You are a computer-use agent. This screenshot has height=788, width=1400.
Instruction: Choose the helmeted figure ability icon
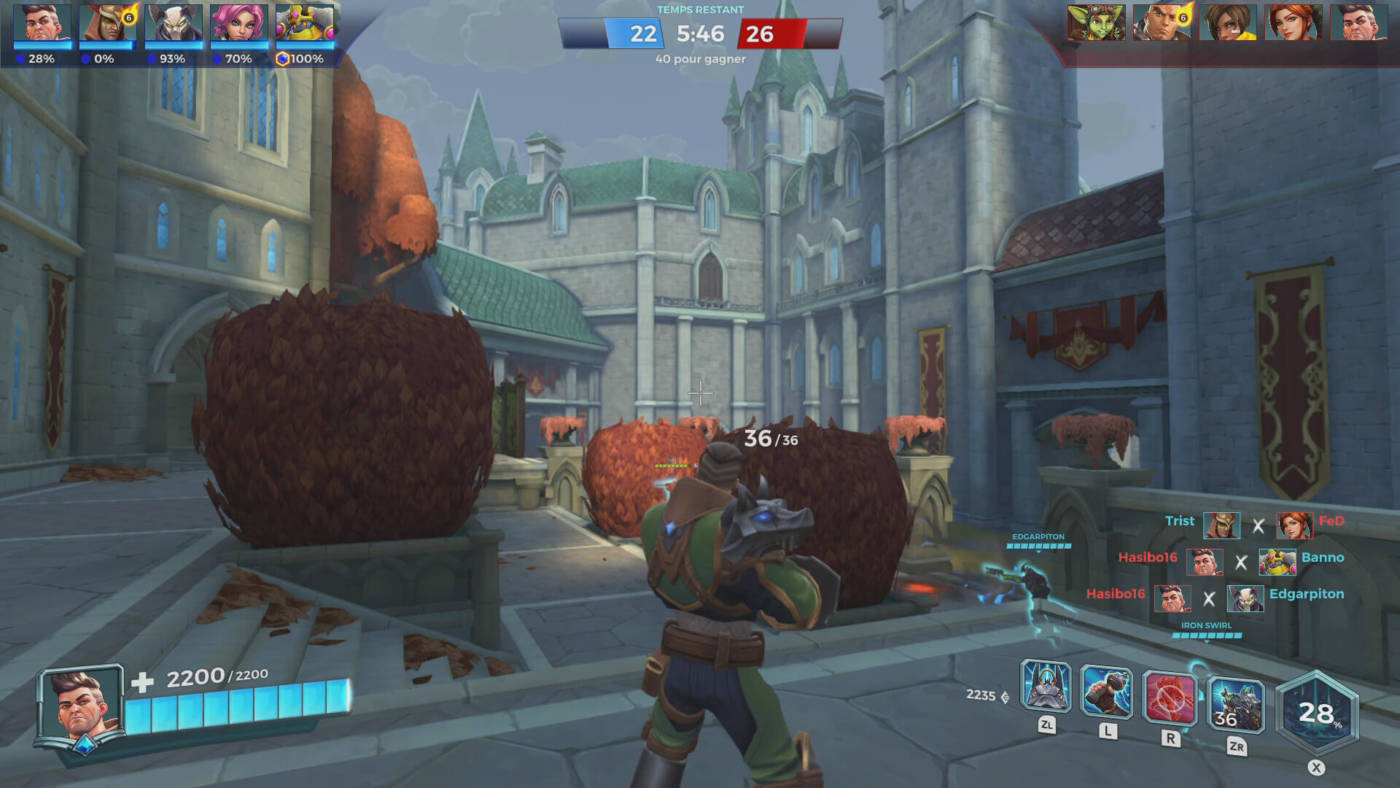pyautogui.click(x=1046, y=686)
